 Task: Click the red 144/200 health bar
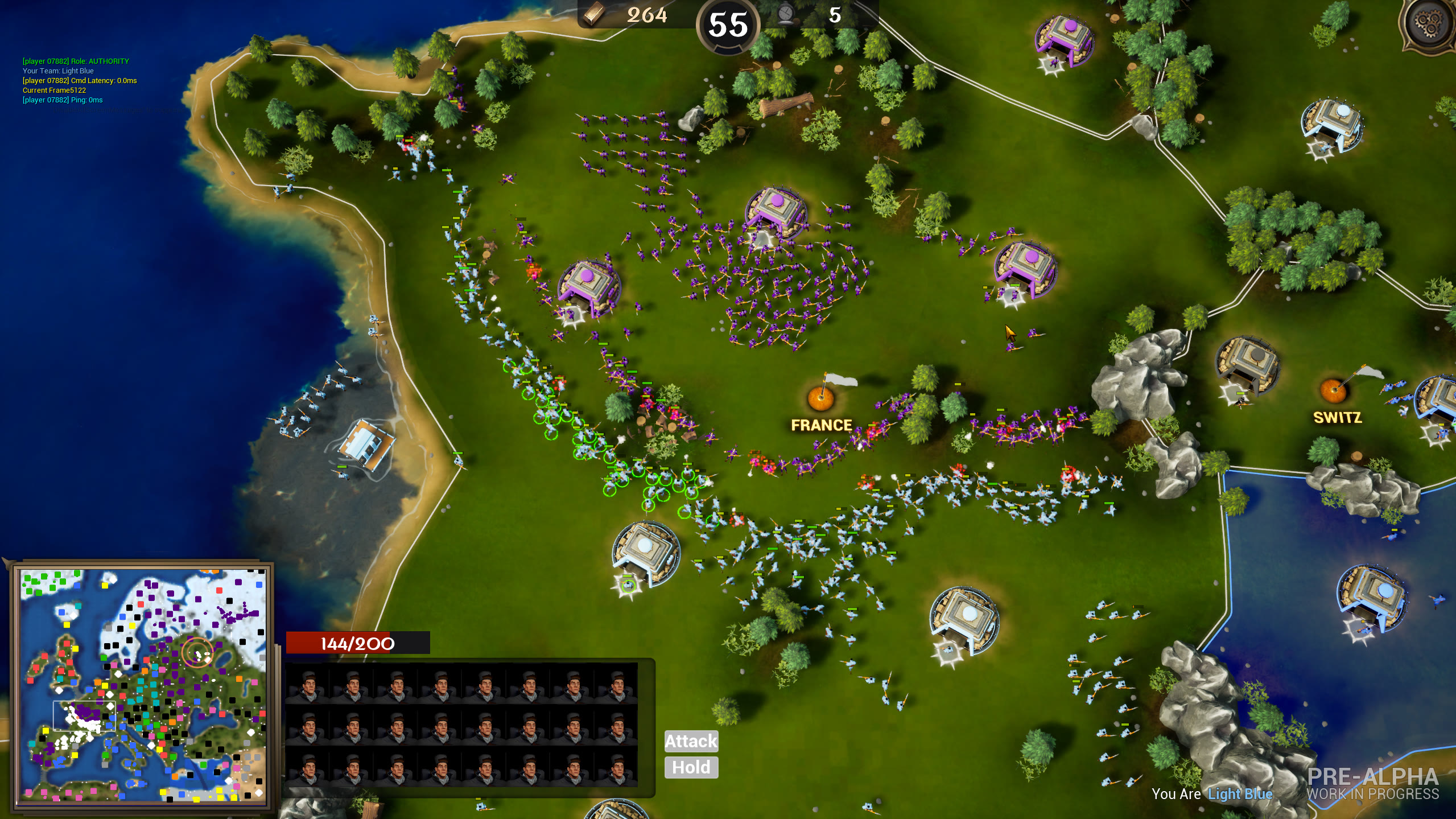point(358,643)
